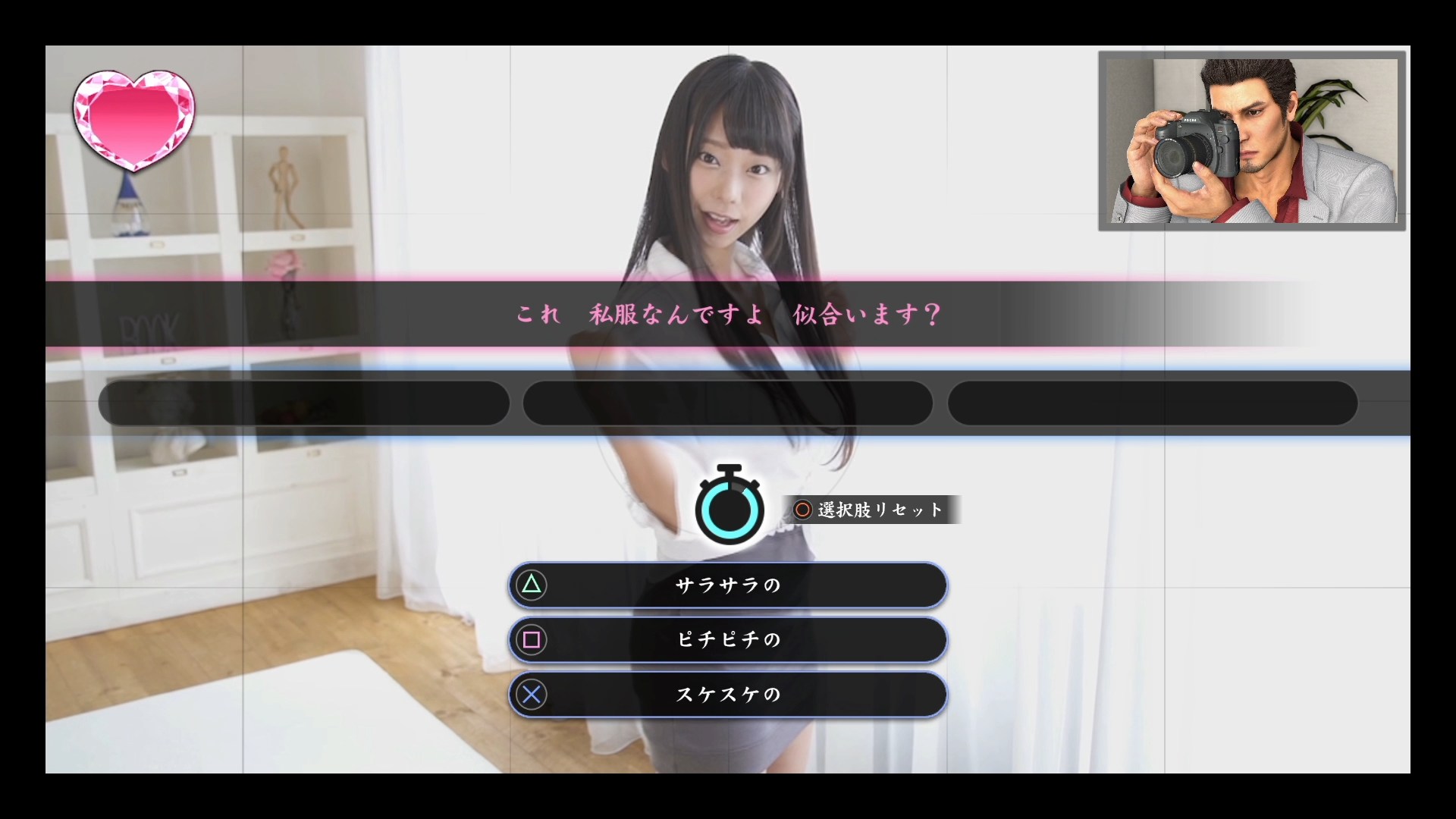Click Kiryu's camera viewfinder portrait
This screenshot has height=819, width=1456.
point(1251,141)
